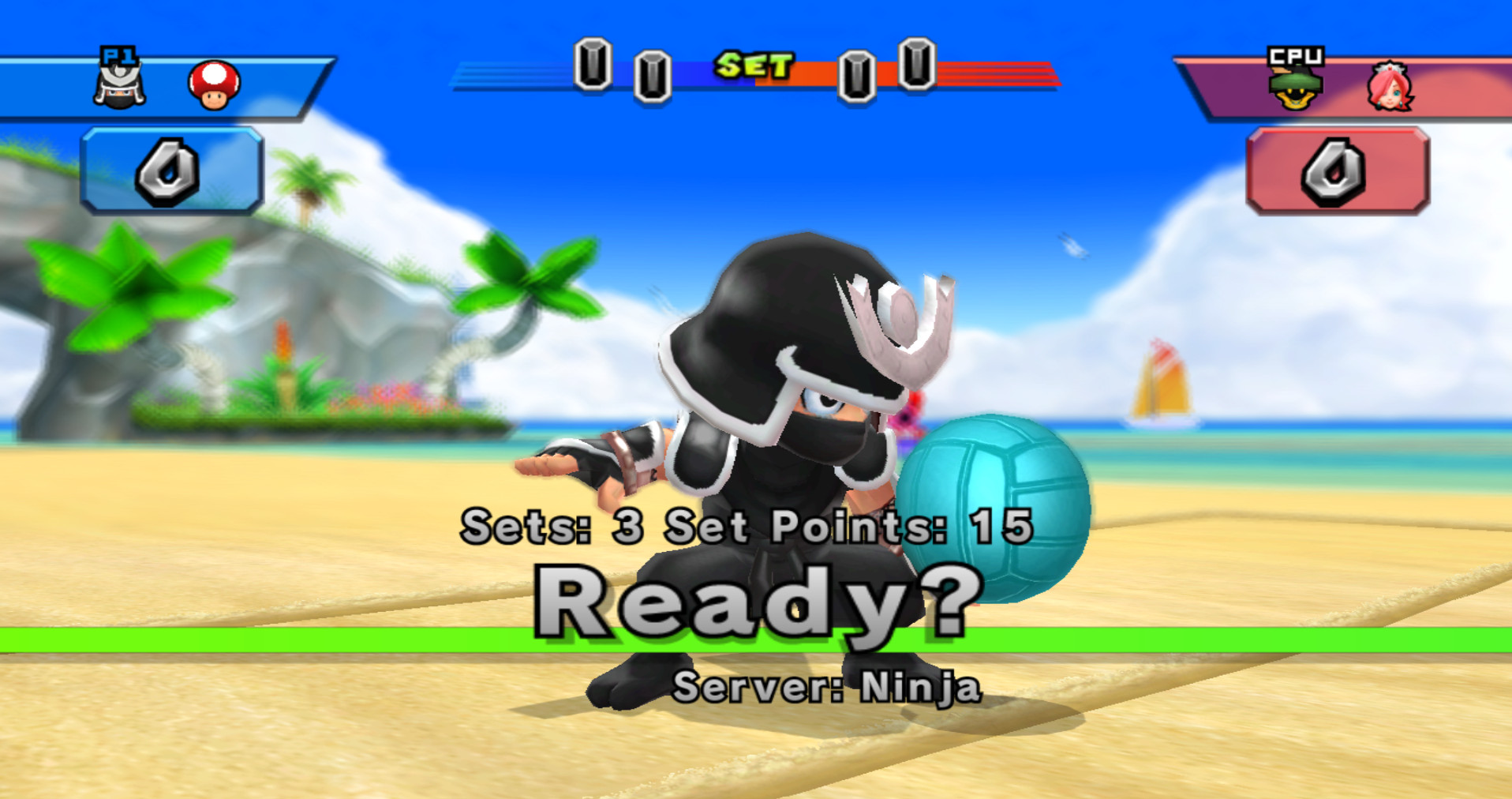Select the CPU Koopa Troopa portrait icon

[1297, 87]
